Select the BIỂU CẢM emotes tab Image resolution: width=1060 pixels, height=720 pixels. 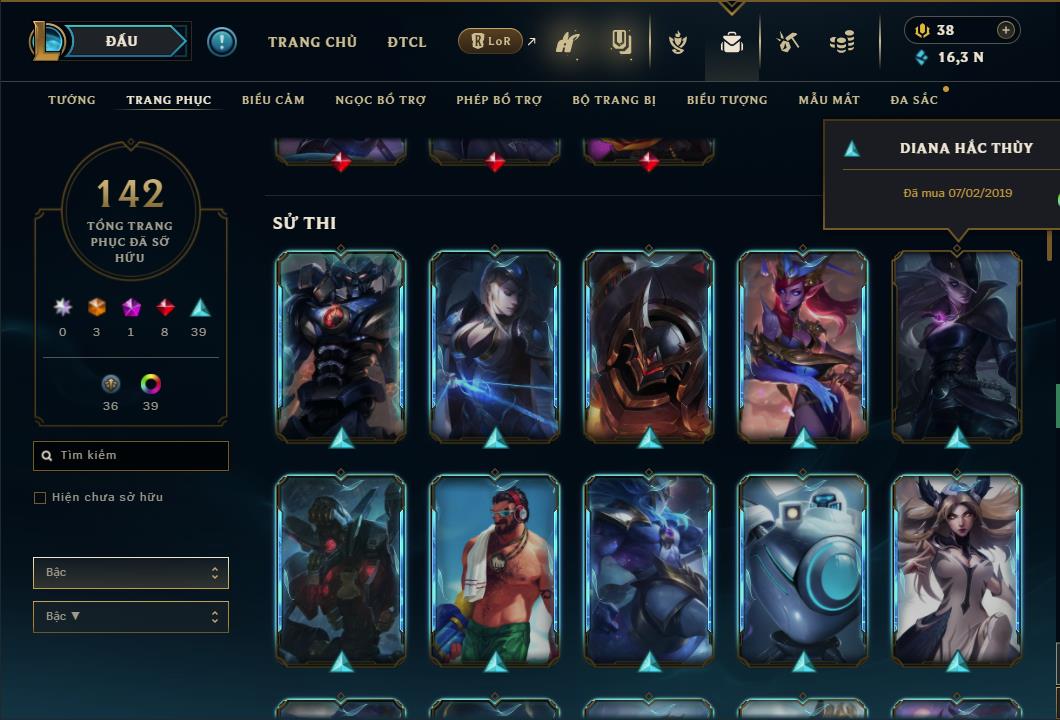coord(273,100)
